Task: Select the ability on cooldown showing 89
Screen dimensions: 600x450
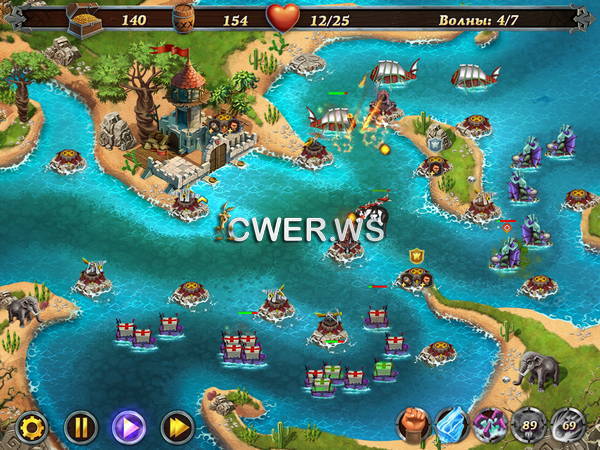Action: 528,425
